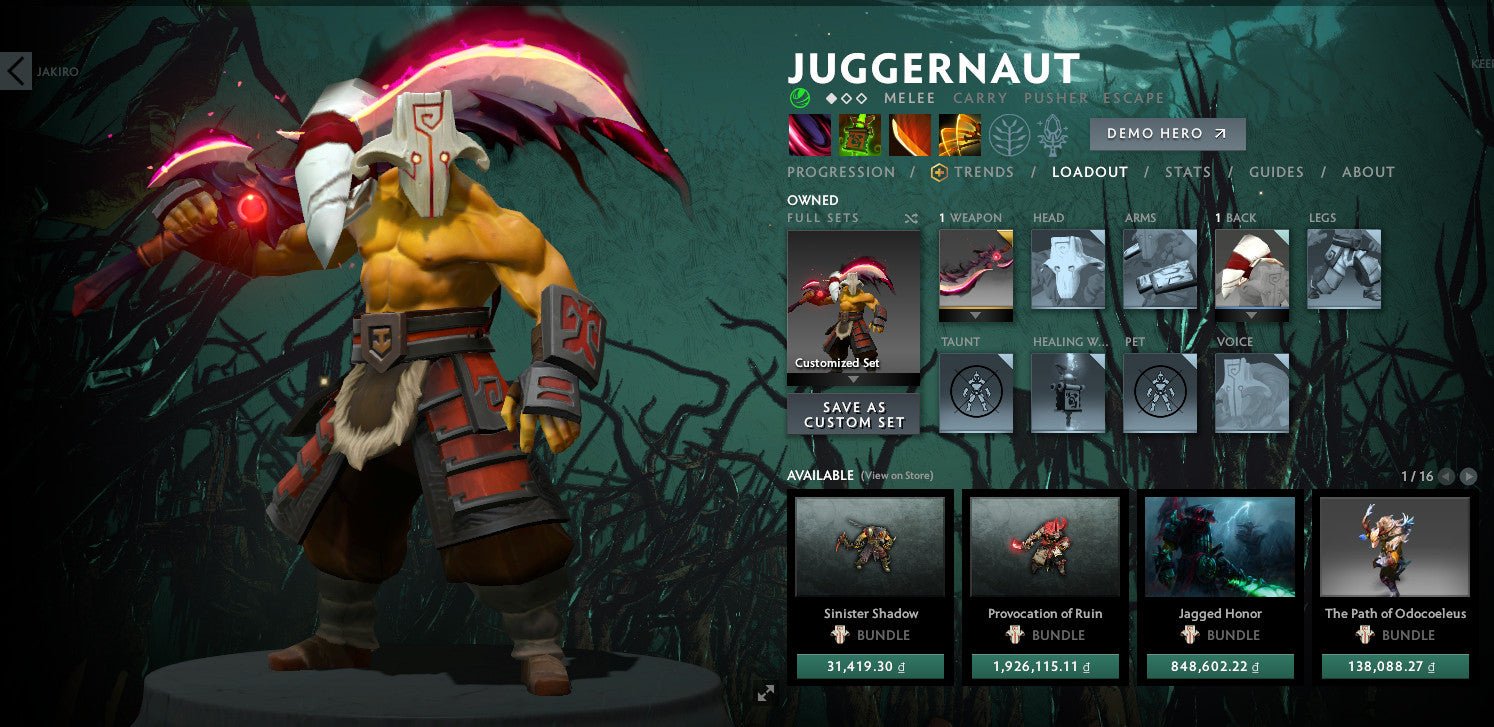Viewport: 1494px width, 727px height.
Task: Click SAVE AS CUSTOM SET
Action: (x=853, y=413)
